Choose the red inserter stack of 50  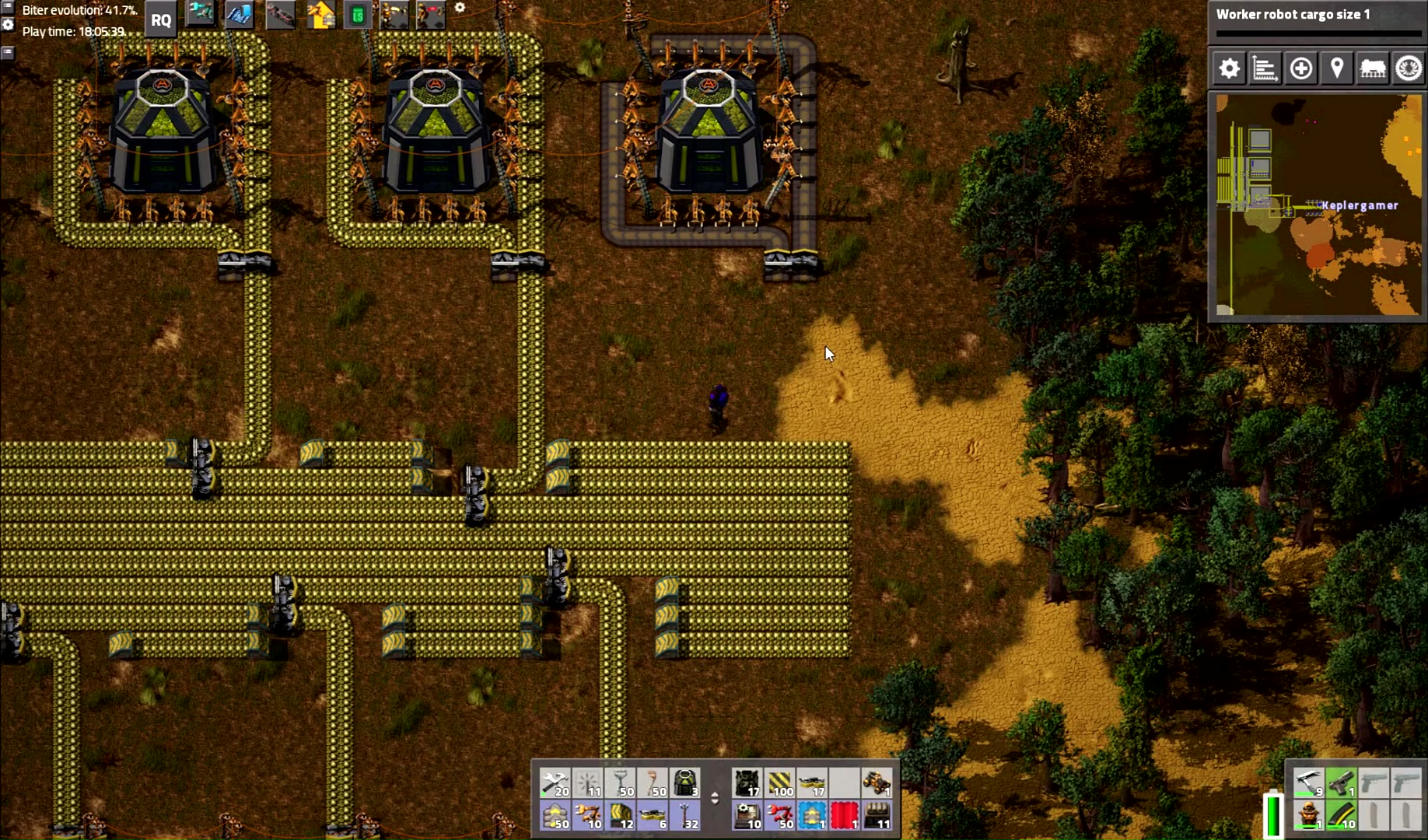[779, 816]
